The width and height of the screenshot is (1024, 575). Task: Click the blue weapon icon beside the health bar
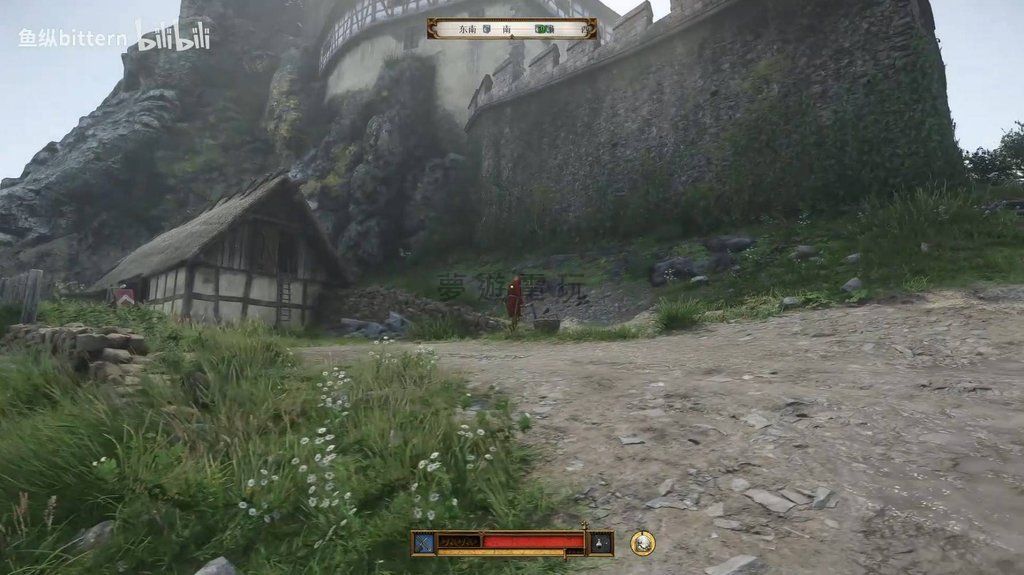click(x=424, y=543)
